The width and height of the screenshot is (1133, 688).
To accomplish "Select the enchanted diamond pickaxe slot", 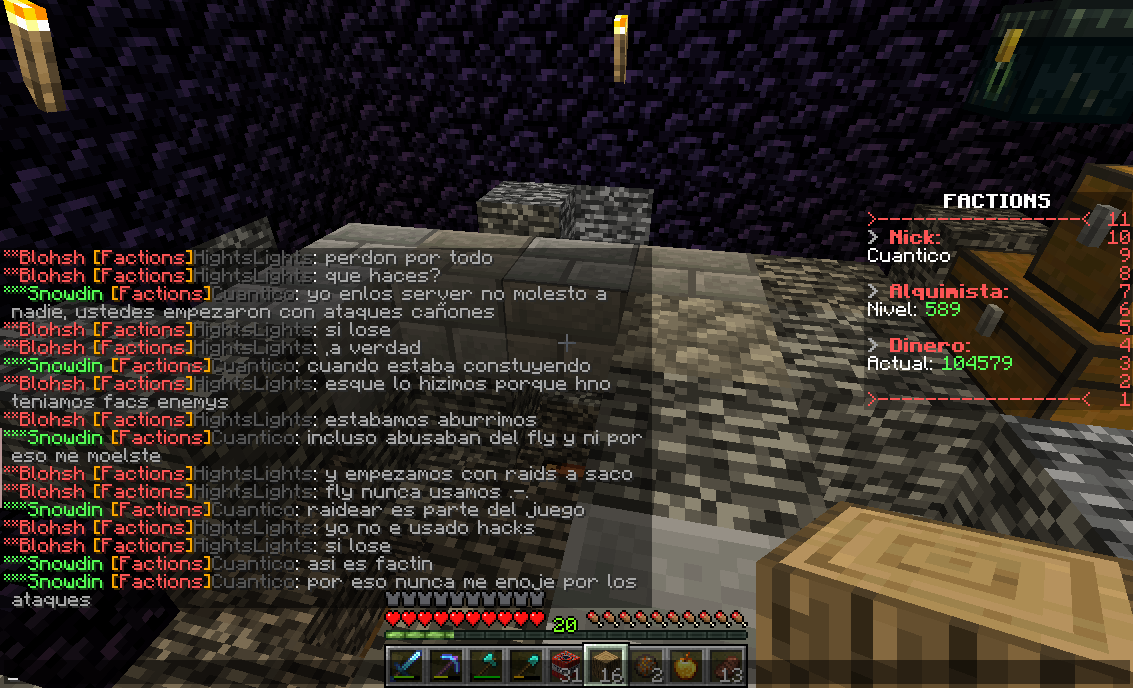I will tap(446, 665).
